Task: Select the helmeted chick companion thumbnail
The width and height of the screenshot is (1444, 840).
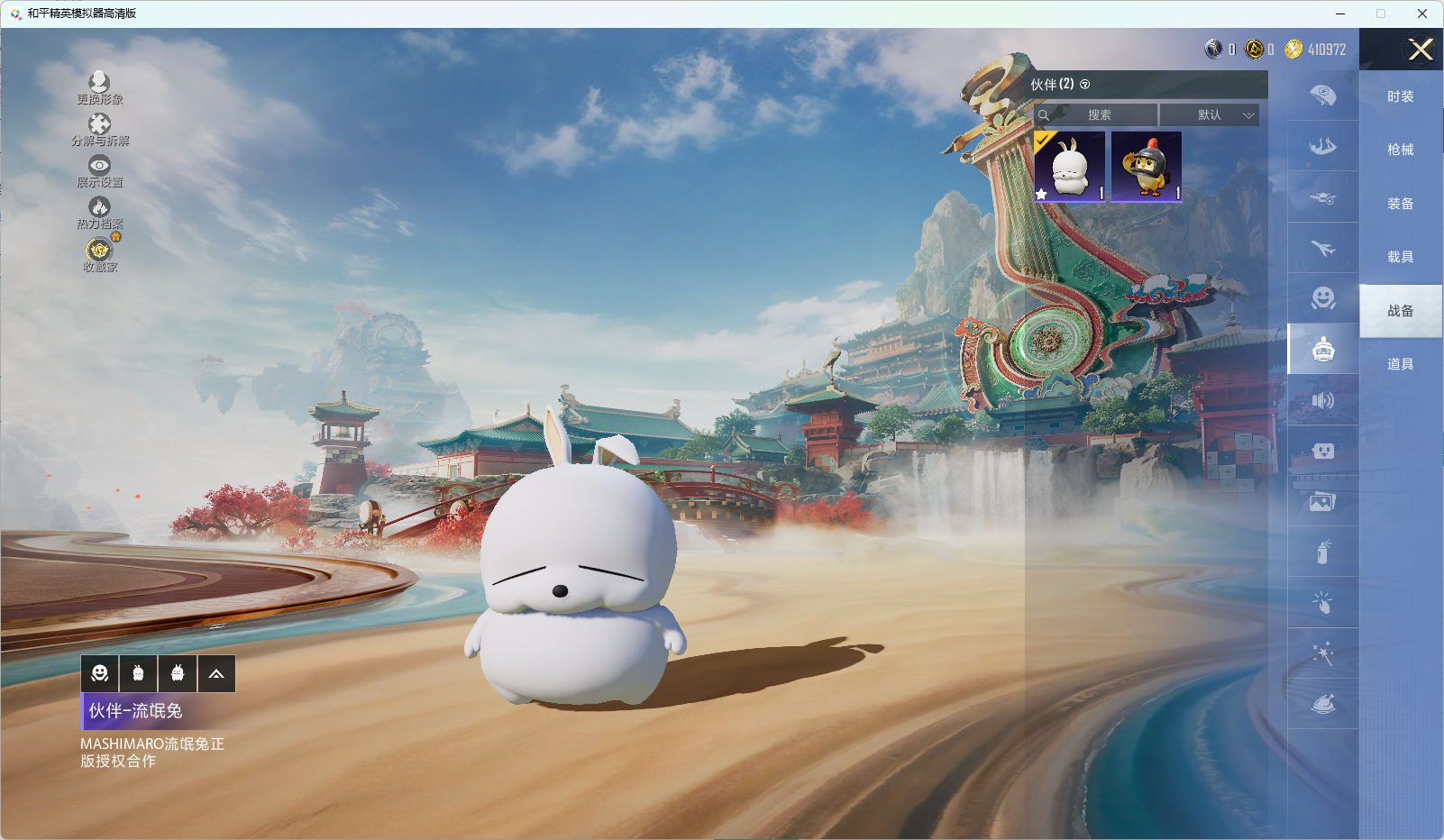Action: tap(1147, 167)
